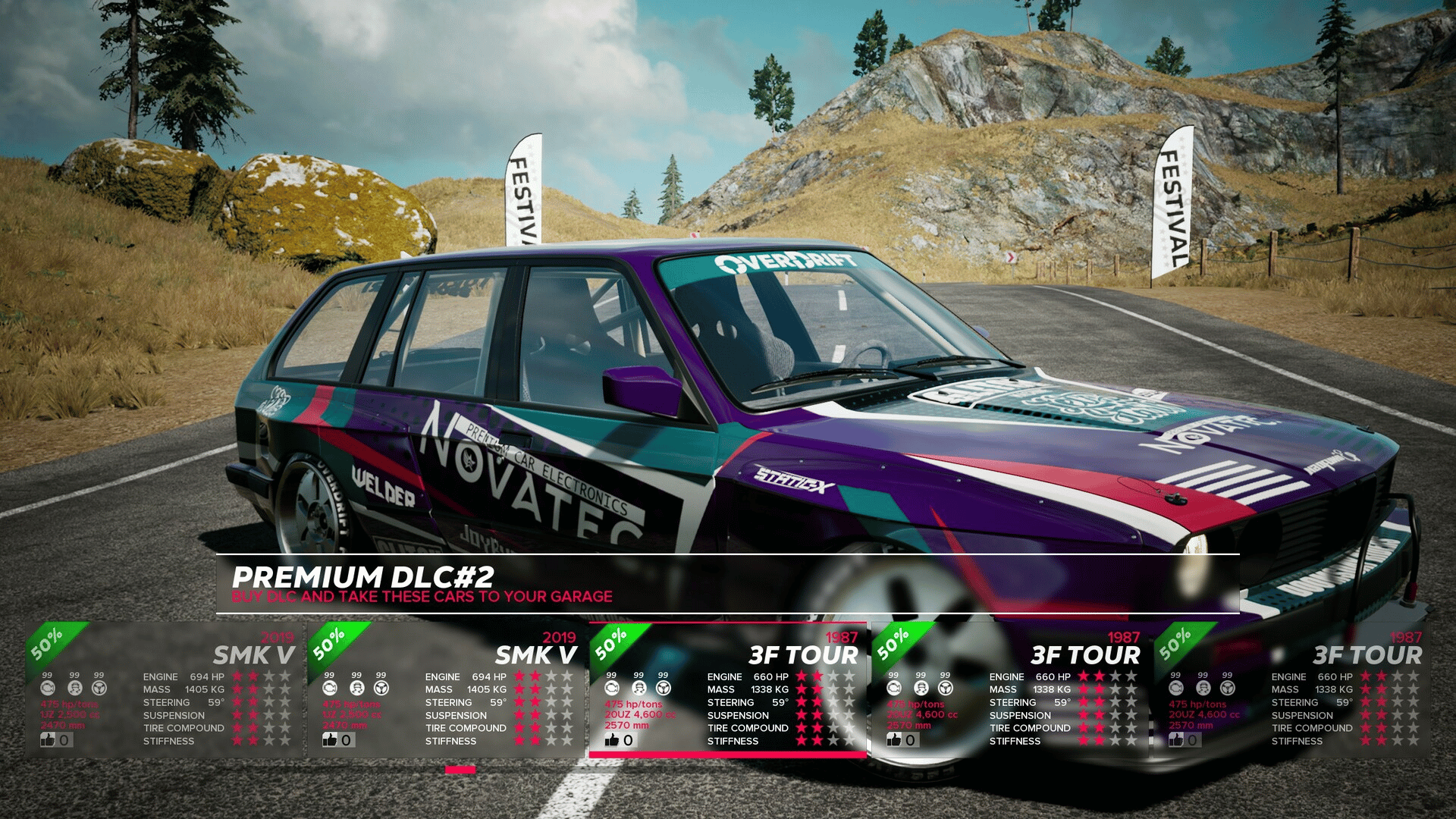Viewport: 1456px width, 819px height.
Task: Click the driver helmet icon on highlighted card
Action: pyautogui.click(x=639, y=688)
